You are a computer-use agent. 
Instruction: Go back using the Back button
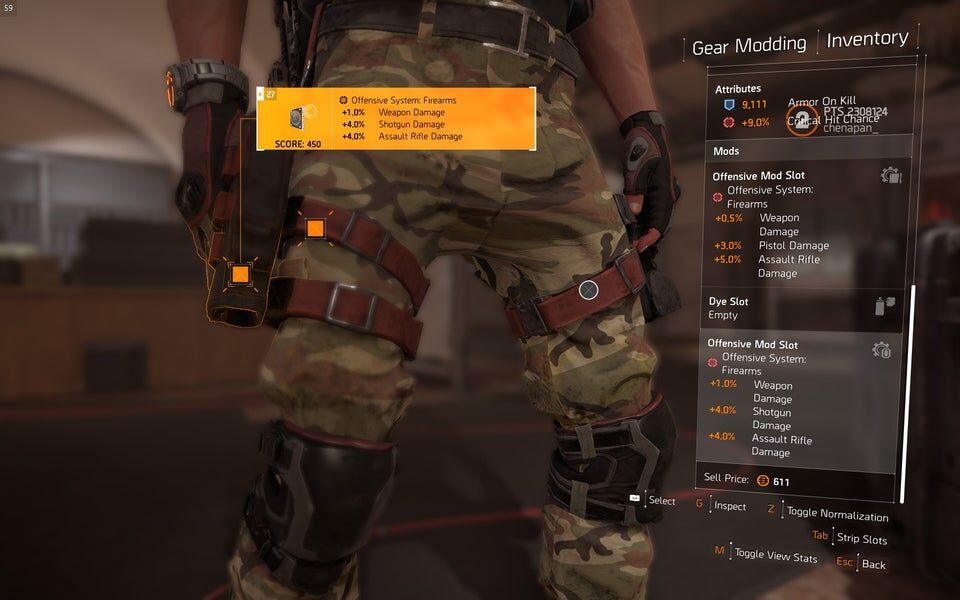point(873,564)
